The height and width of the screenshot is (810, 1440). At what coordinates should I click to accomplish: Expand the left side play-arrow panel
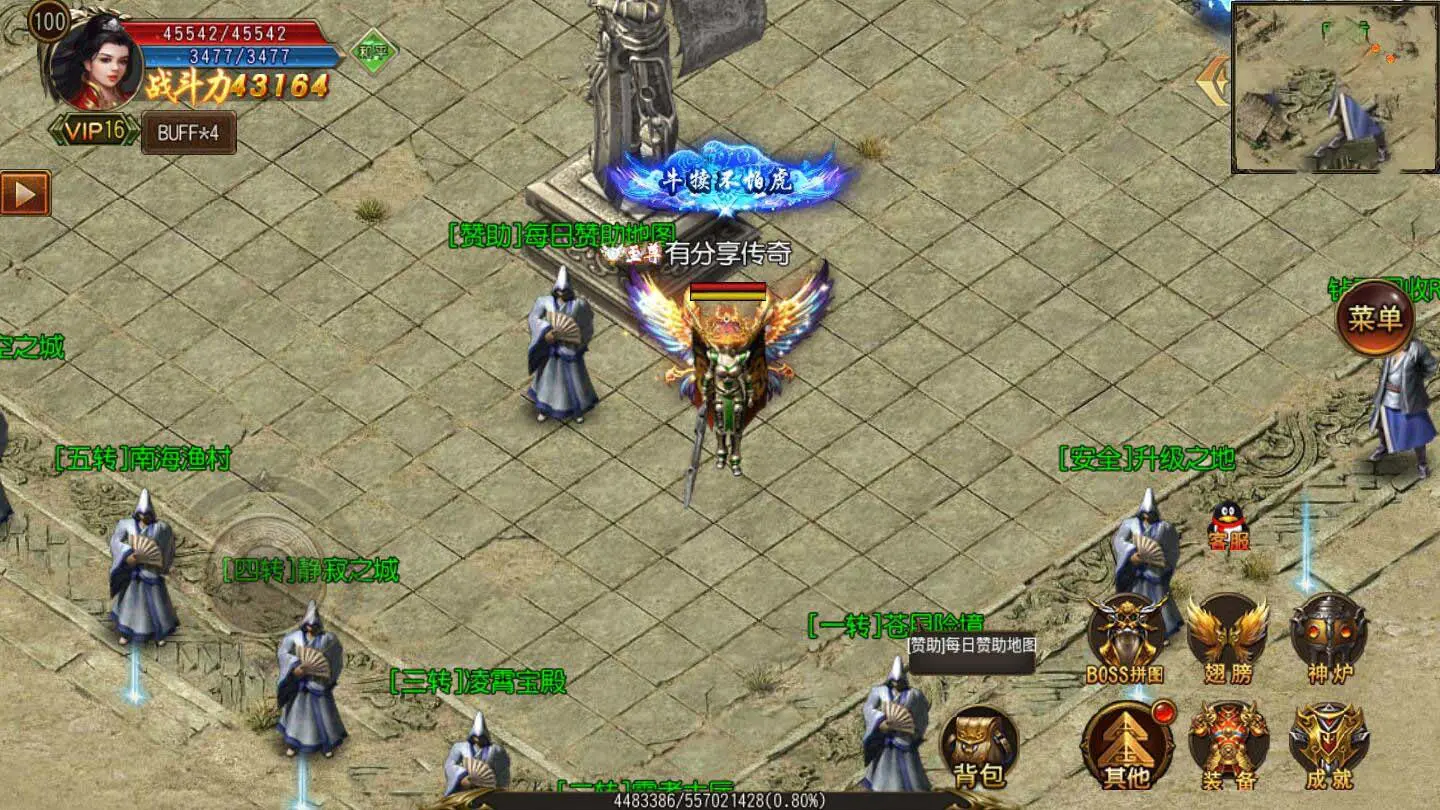(25, 193)
